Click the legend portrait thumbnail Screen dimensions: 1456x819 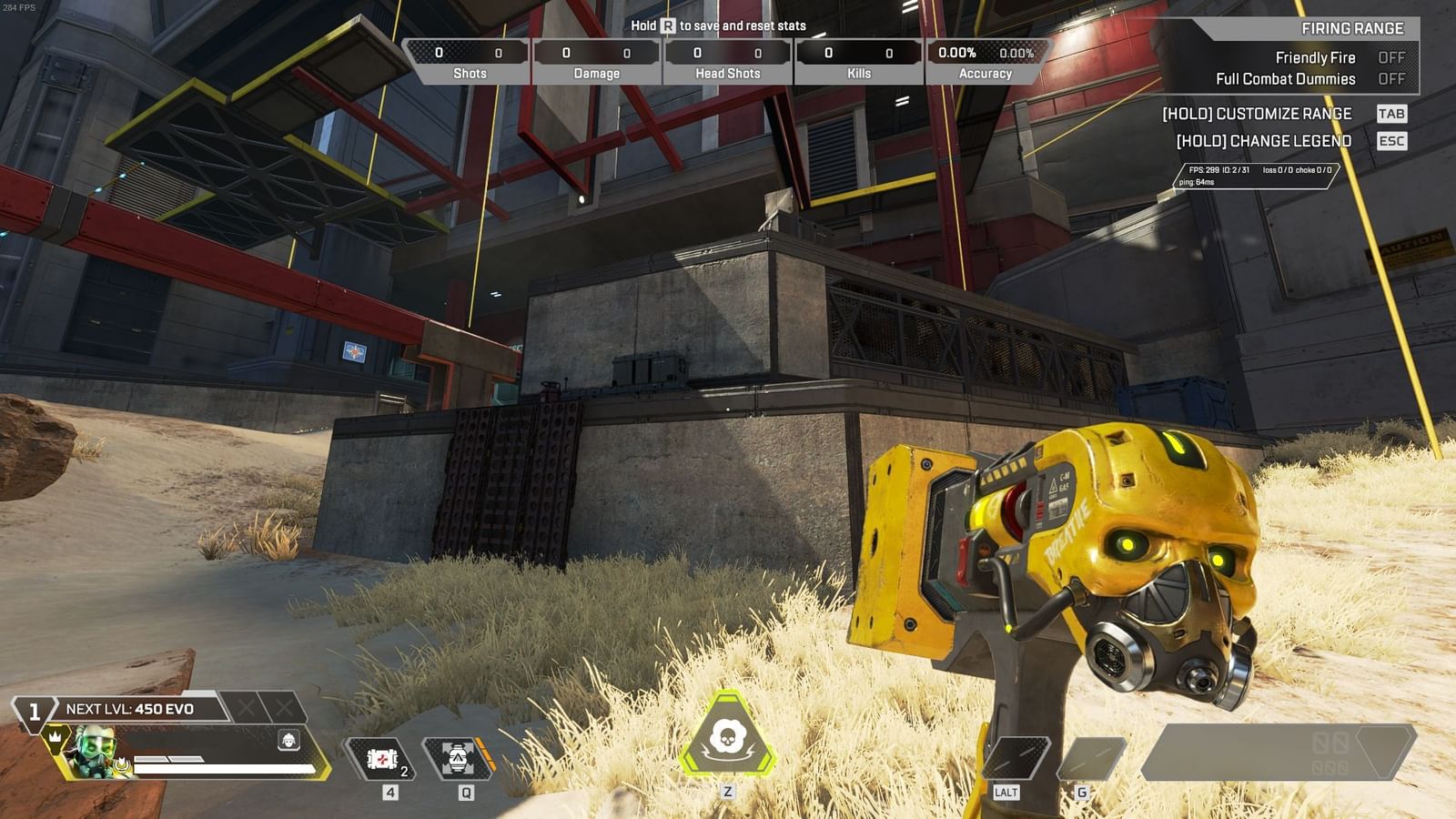click(x=91, y=748)
